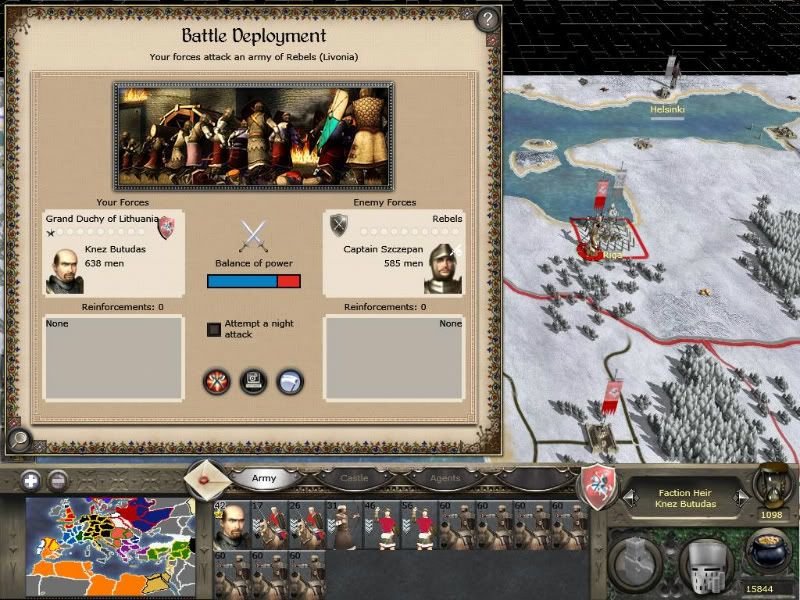Toggle the Attempt a night attack checkbox
The width and height of the screenshot is (800, 600).
(214, 329)
